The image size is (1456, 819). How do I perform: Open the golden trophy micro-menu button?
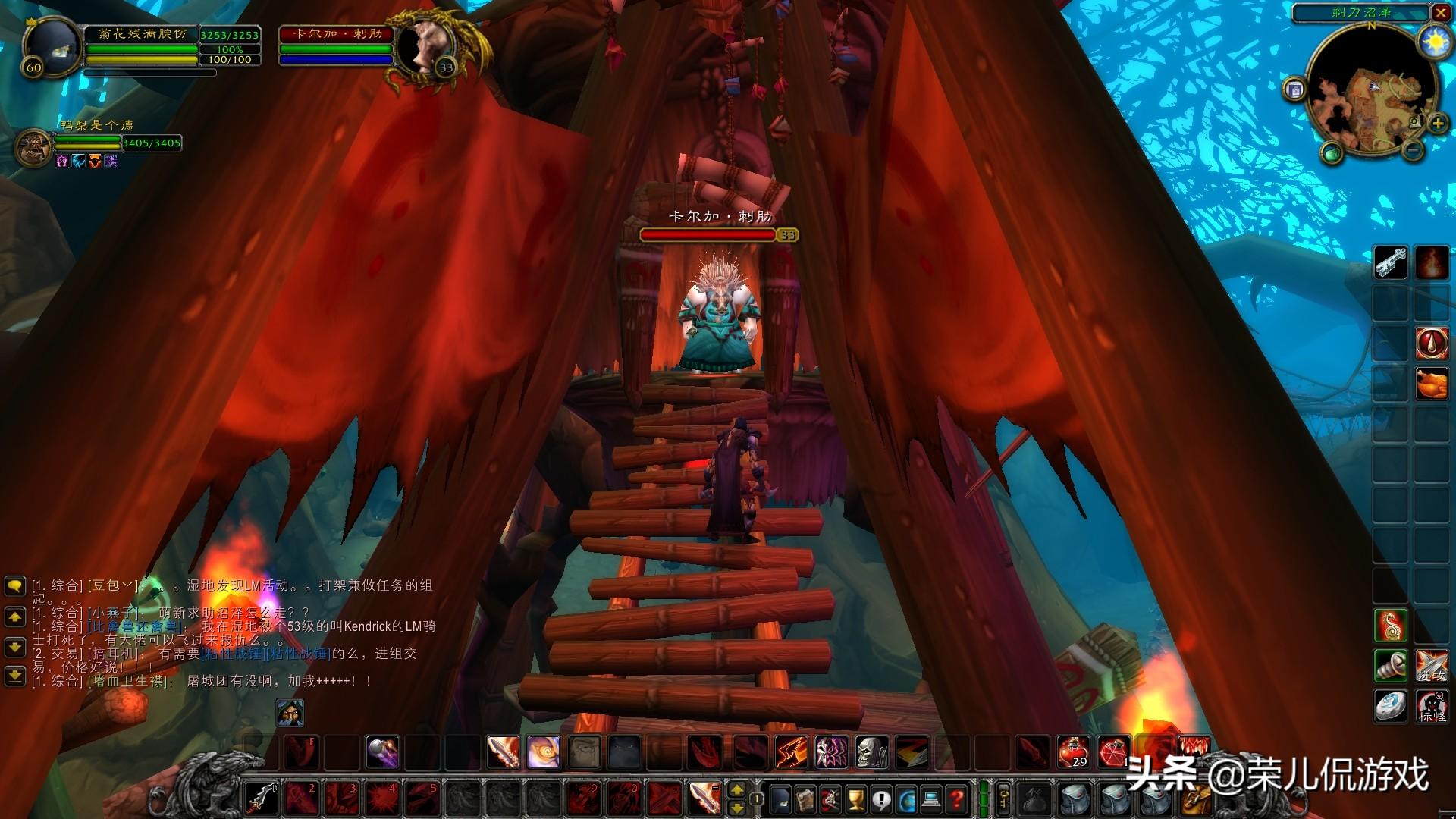[x=856, y=799]
